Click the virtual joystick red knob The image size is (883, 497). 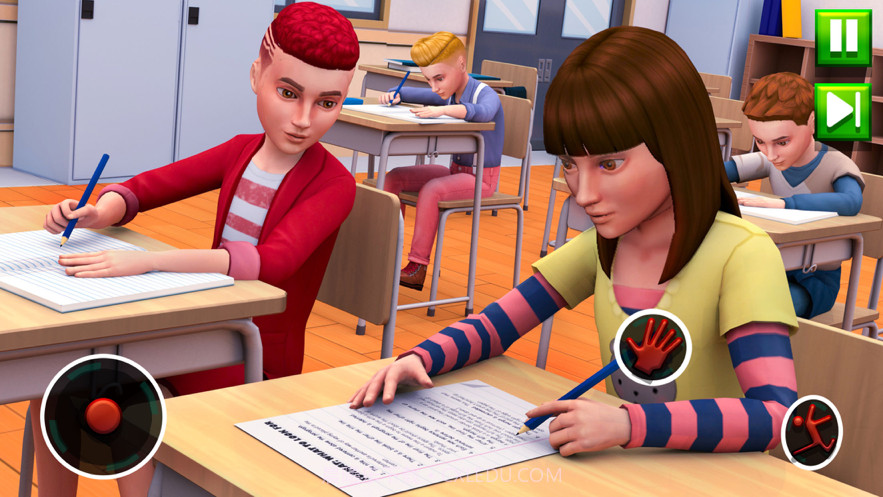tap(103, 415)
